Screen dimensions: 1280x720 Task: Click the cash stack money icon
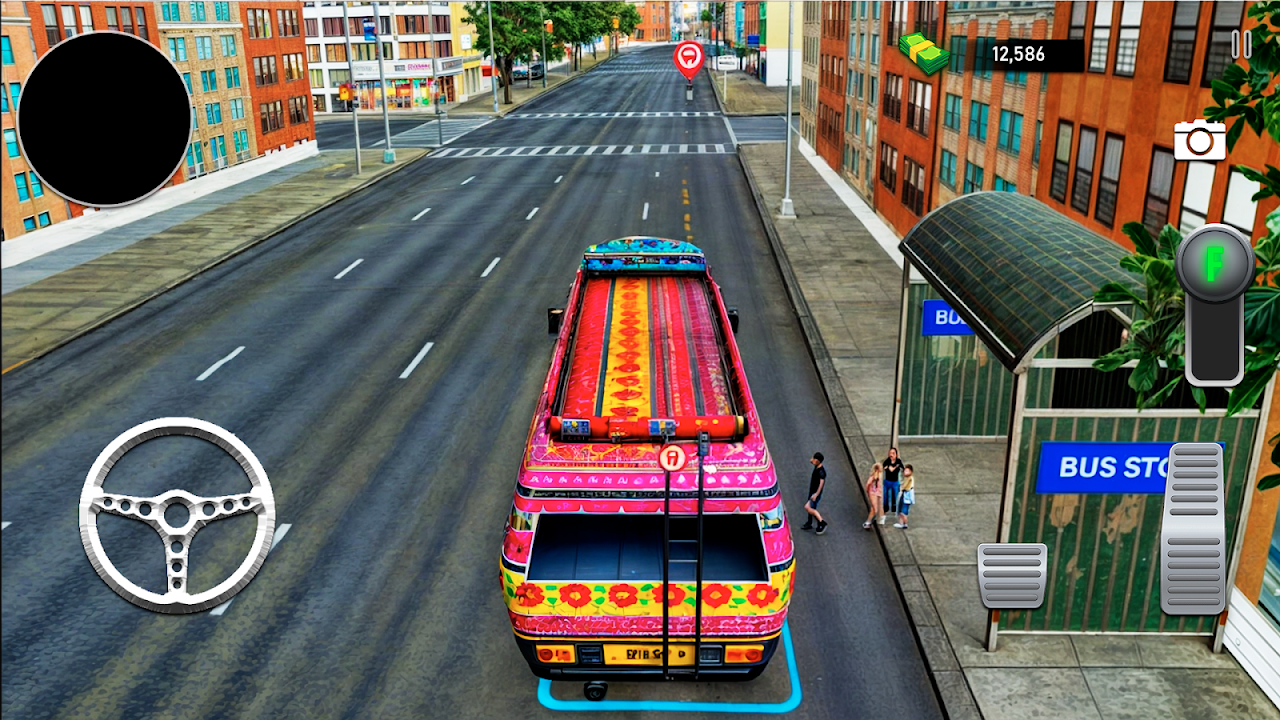tap(924, 54)
